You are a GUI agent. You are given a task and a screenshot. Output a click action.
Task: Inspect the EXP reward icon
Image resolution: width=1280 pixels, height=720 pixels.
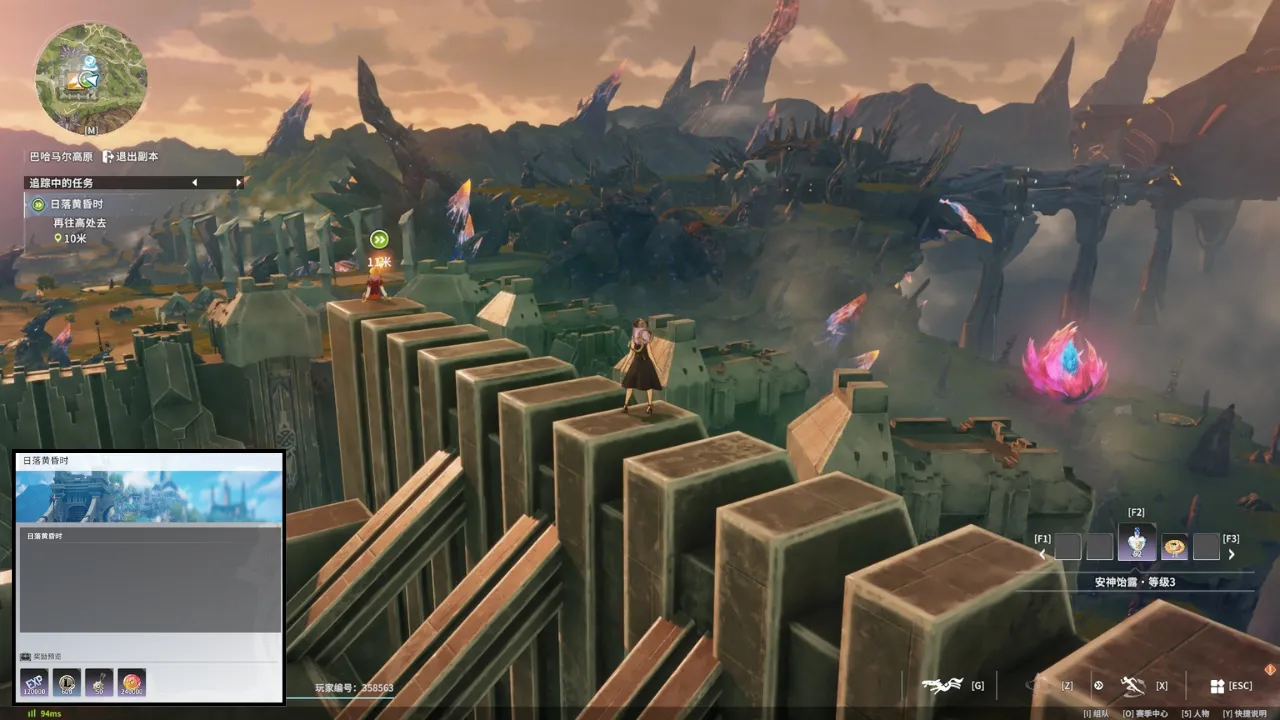pyautogui.click(x=33, y=683)
